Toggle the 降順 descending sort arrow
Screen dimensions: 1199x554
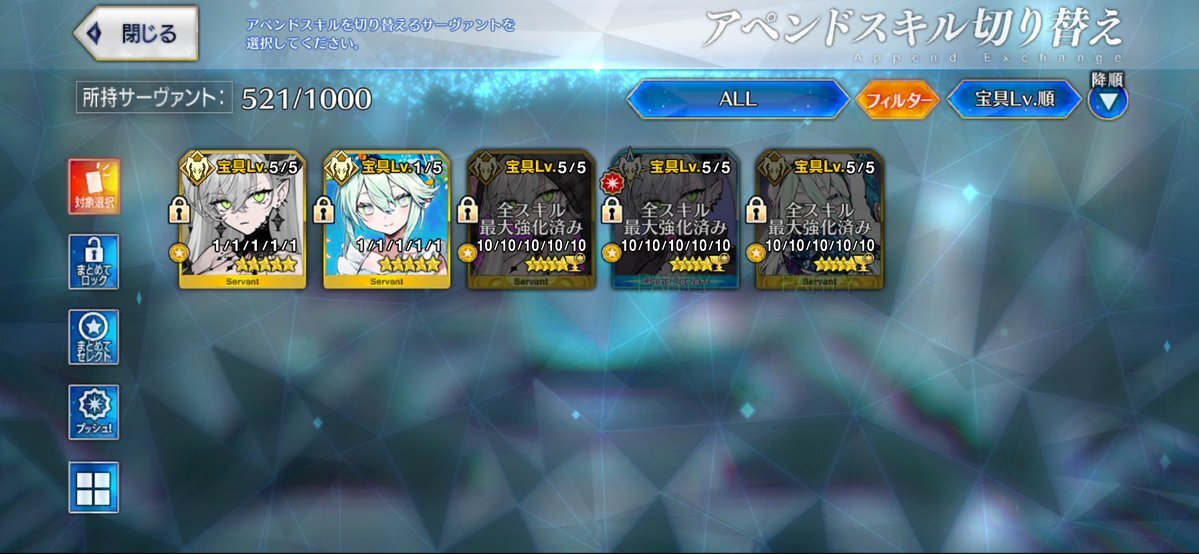pos(1107,99)
